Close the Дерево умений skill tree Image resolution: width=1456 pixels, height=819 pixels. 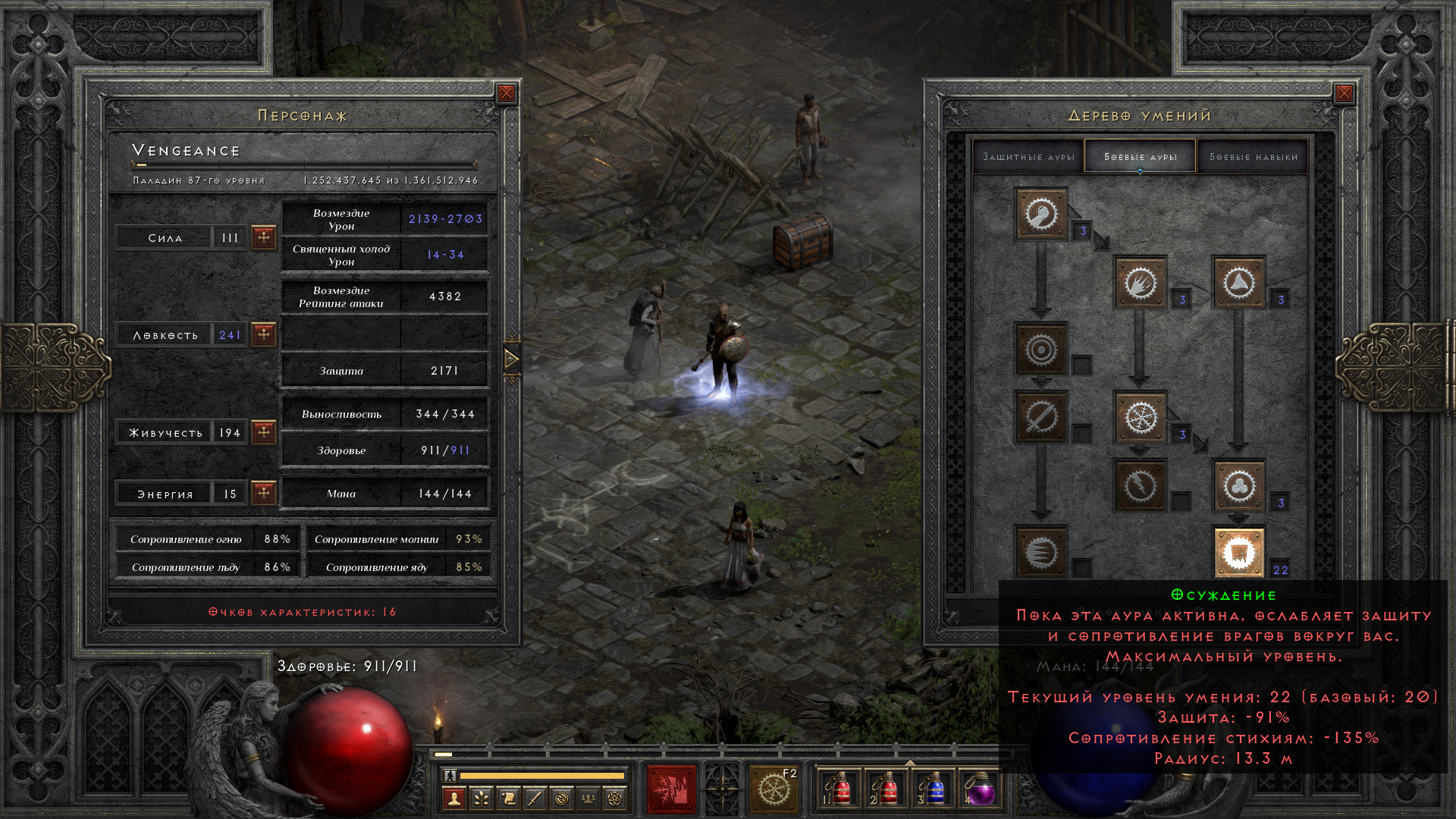pyautogui.click(x=1344, y=93)
